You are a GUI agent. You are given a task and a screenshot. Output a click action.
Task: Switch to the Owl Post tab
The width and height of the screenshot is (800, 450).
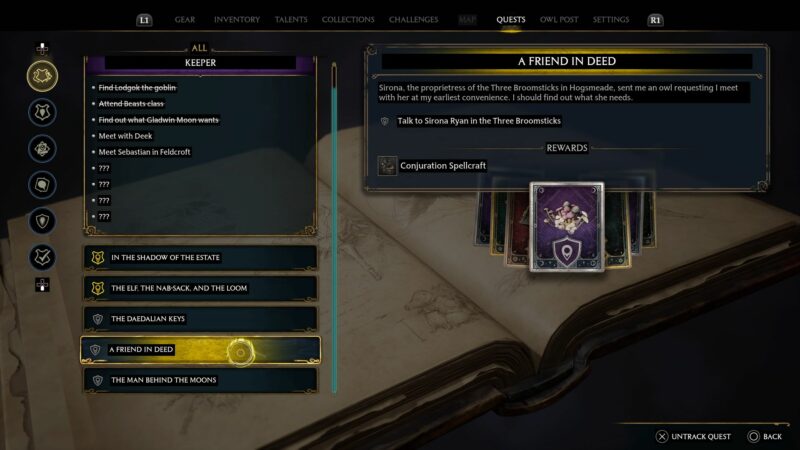558,19
